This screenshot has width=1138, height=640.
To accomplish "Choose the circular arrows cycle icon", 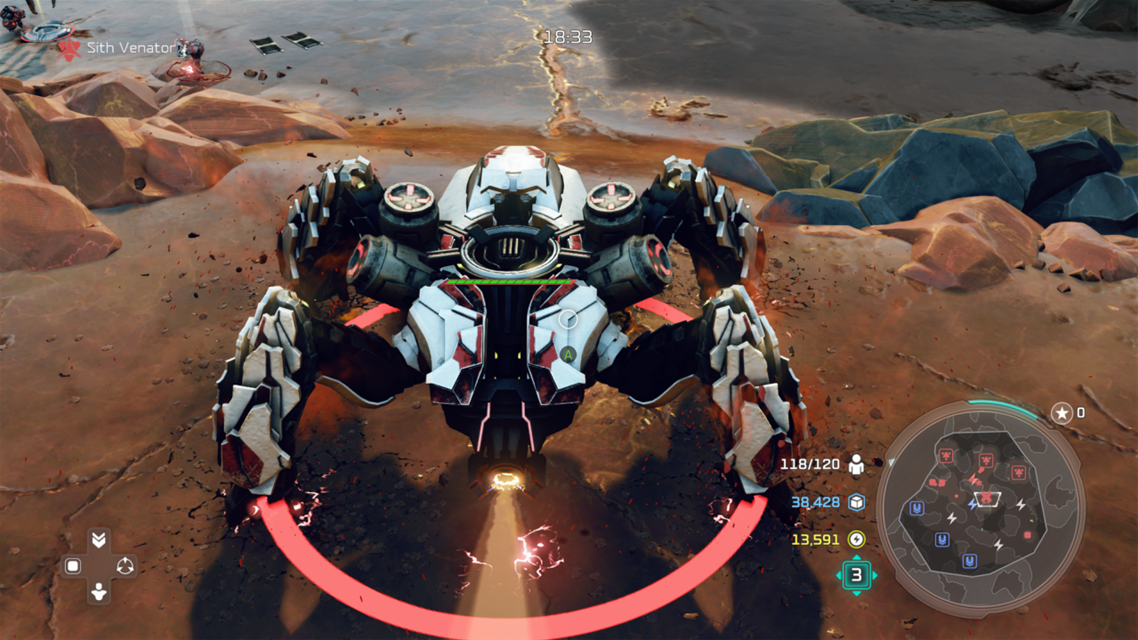I will pyautogui.click(x=125, y=567).
